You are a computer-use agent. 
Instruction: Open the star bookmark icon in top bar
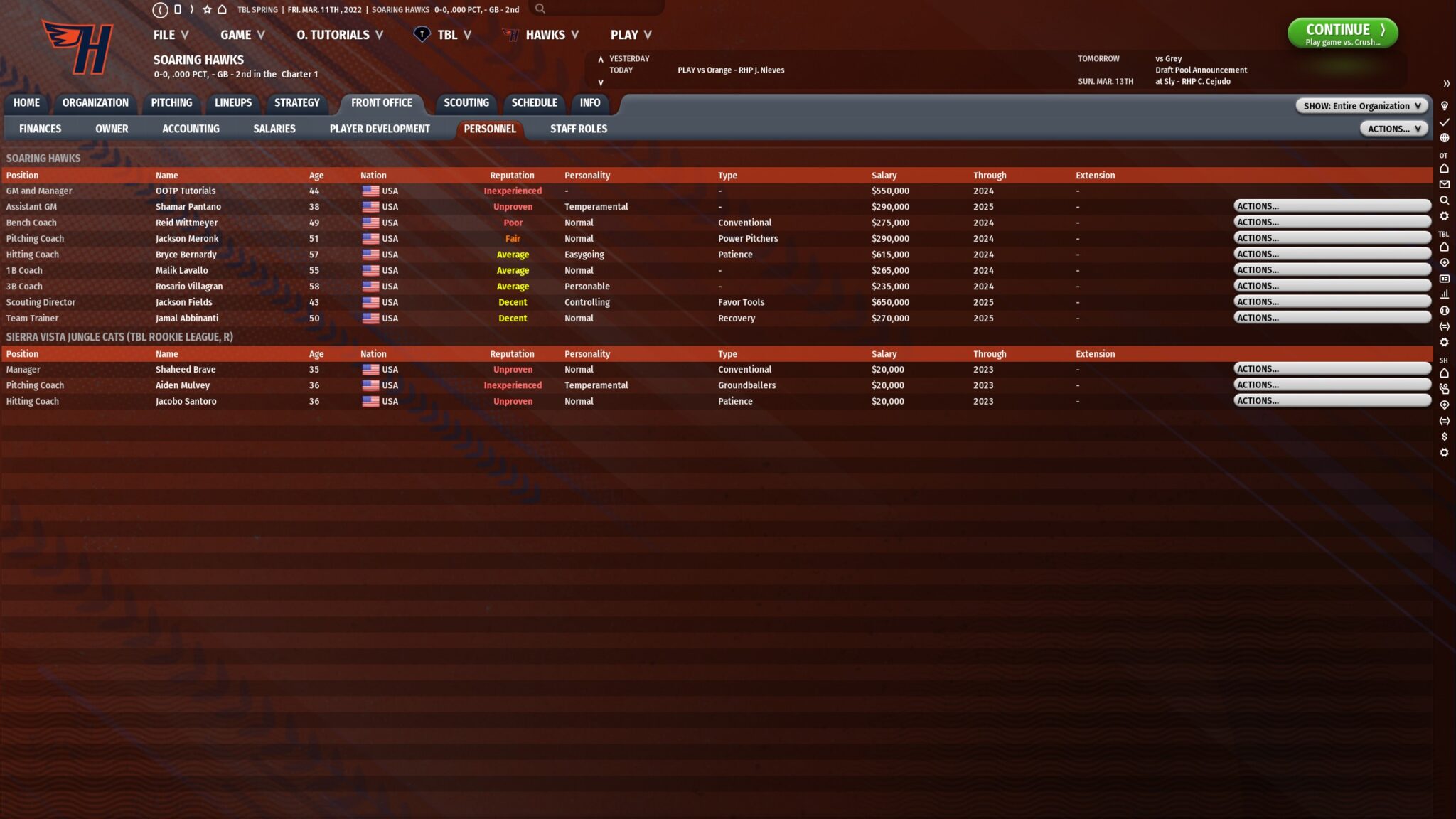point(206,9)
